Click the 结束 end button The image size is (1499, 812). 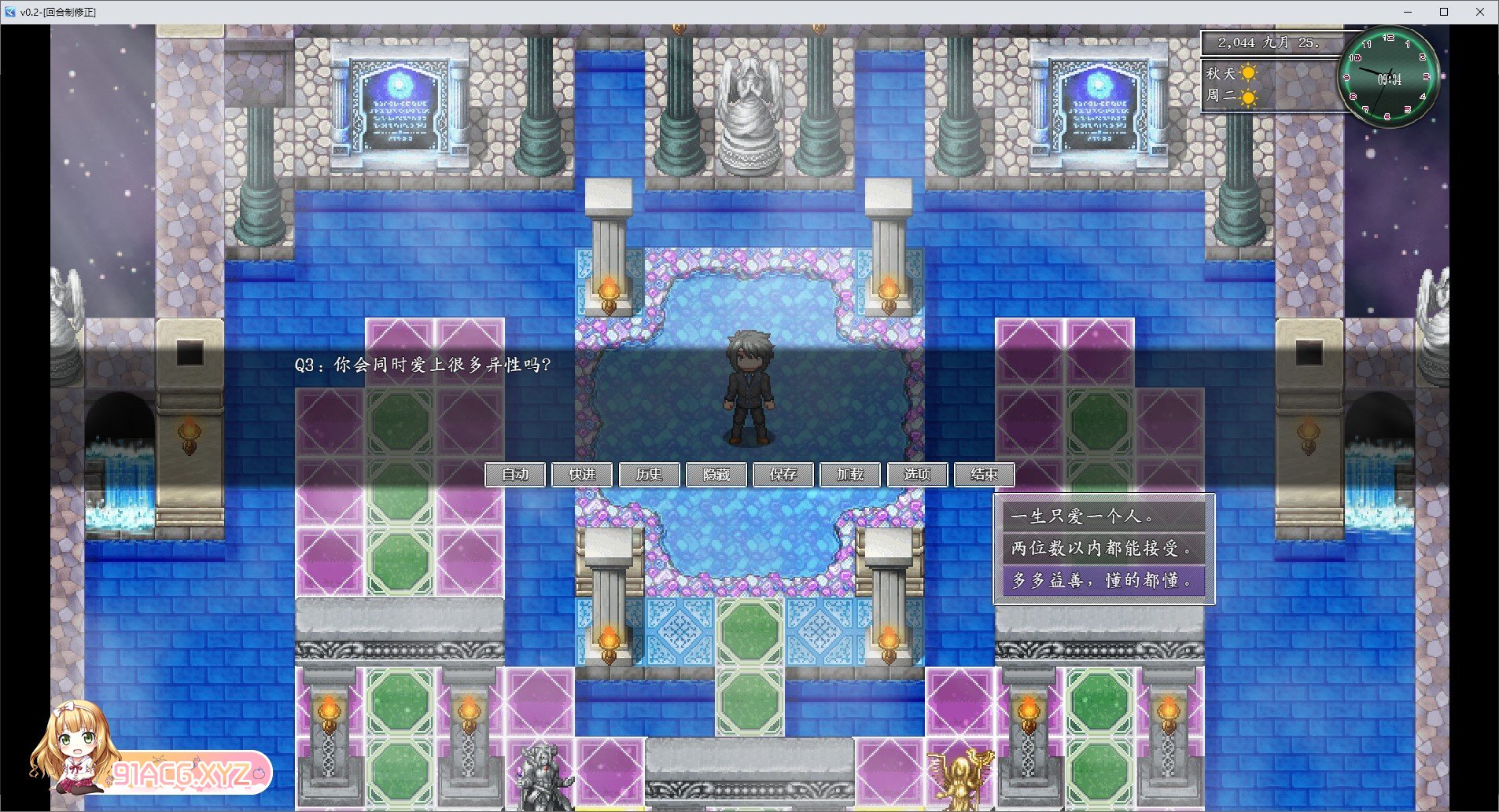tap(984, 475)
